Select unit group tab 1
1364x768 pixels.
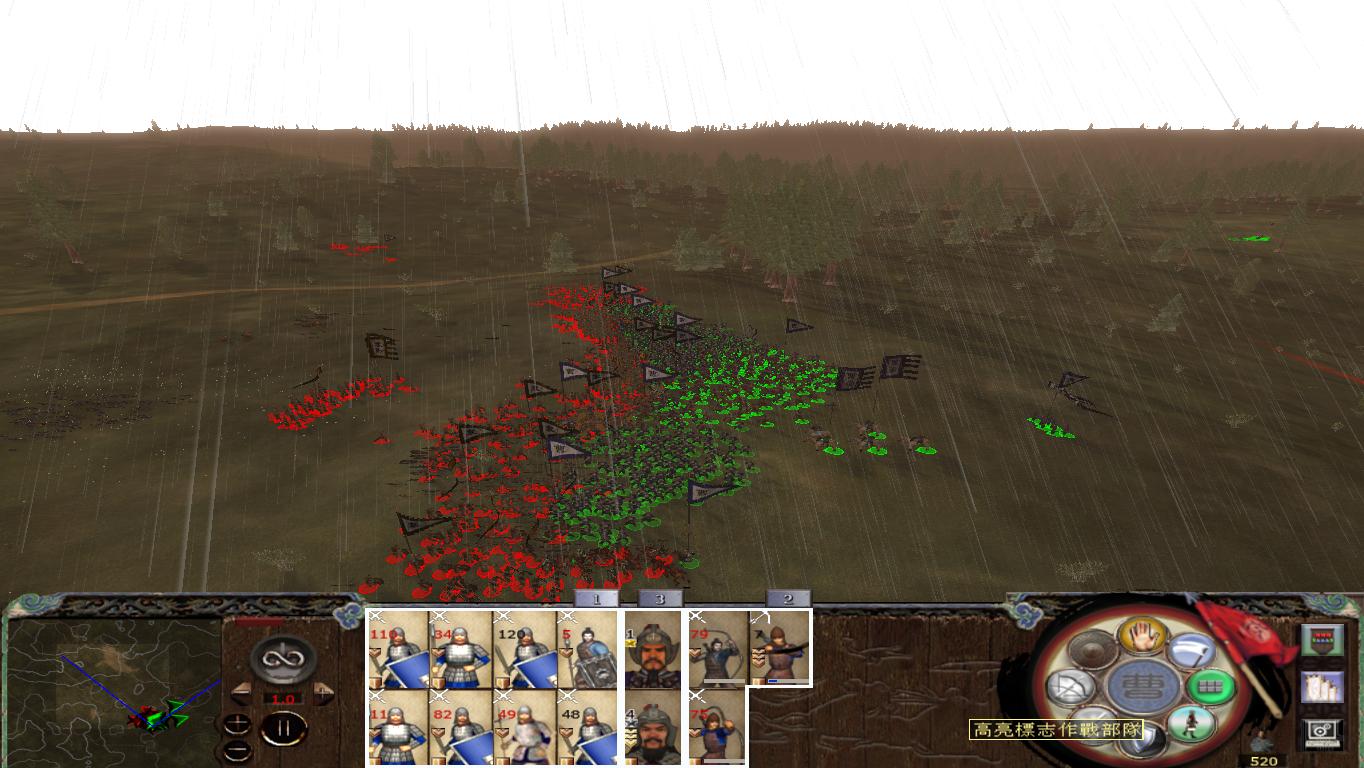click(597, 600)
